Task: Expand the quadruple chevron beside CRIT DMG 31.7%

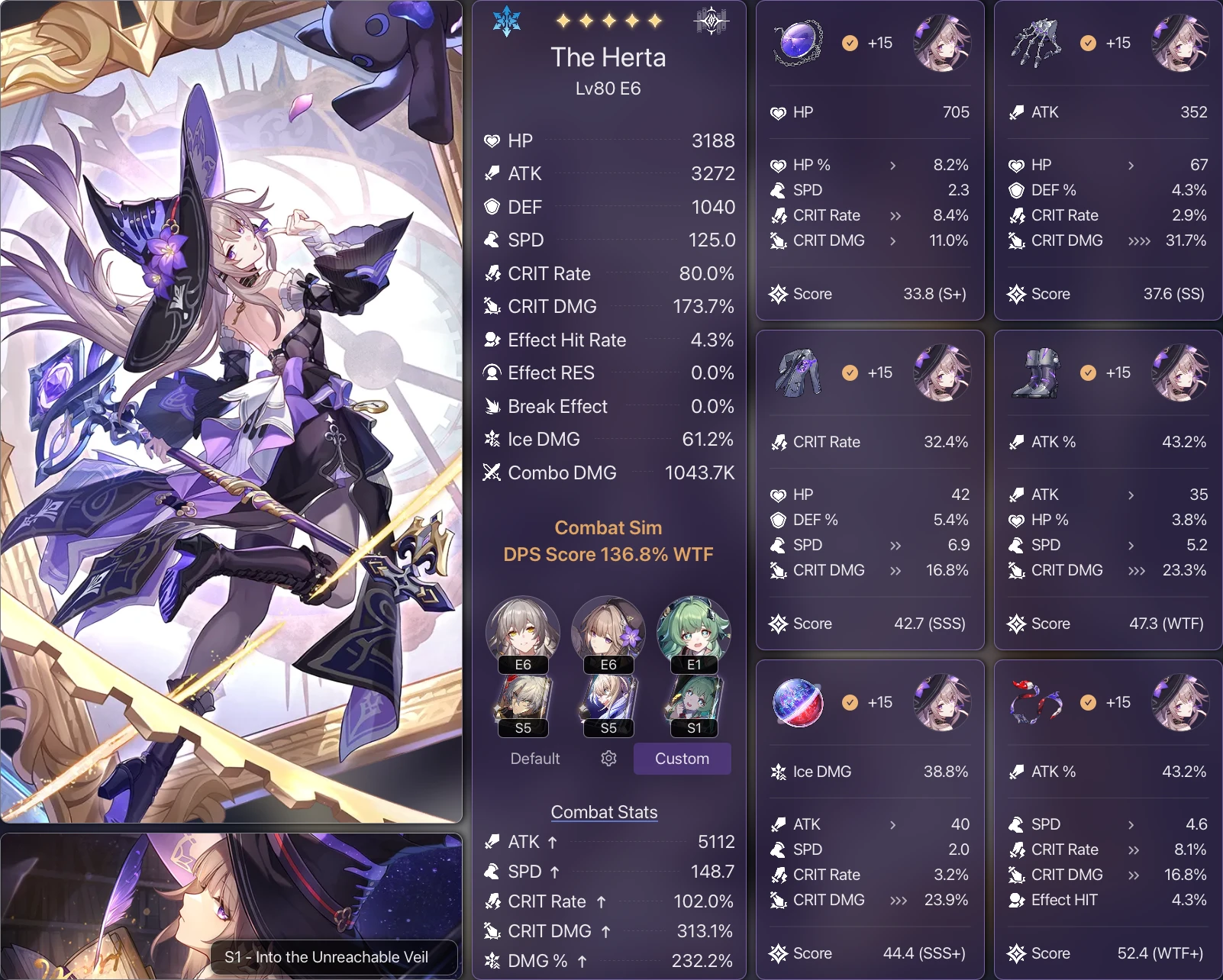Action: click(1138, 240)
